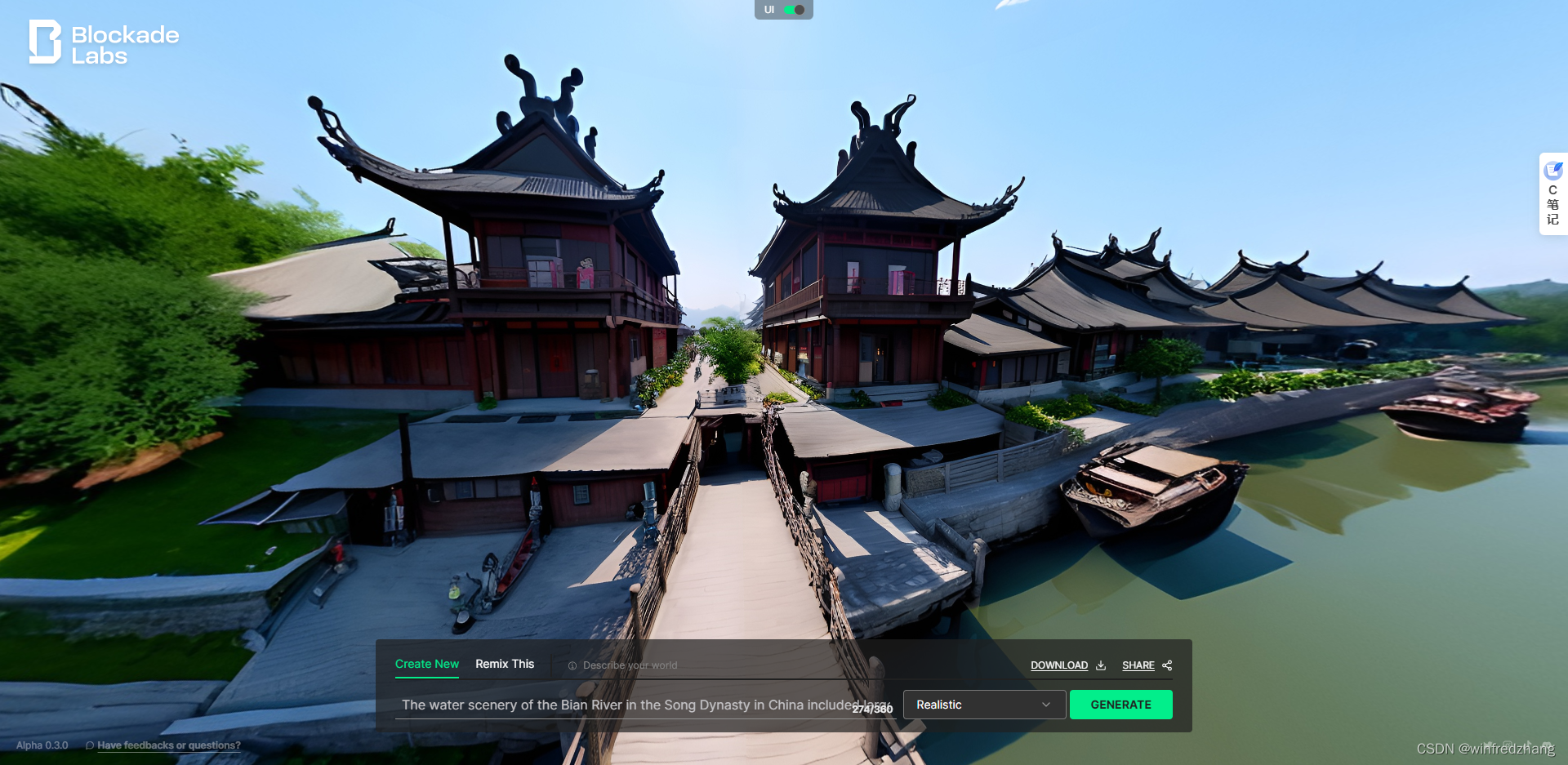Switch to the Create New tab

coord(426,665)
